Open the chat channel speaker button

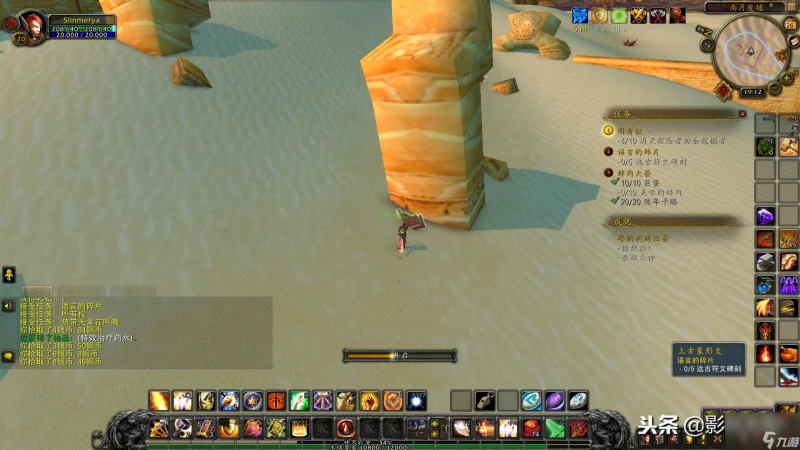click(x=8, y=305)
